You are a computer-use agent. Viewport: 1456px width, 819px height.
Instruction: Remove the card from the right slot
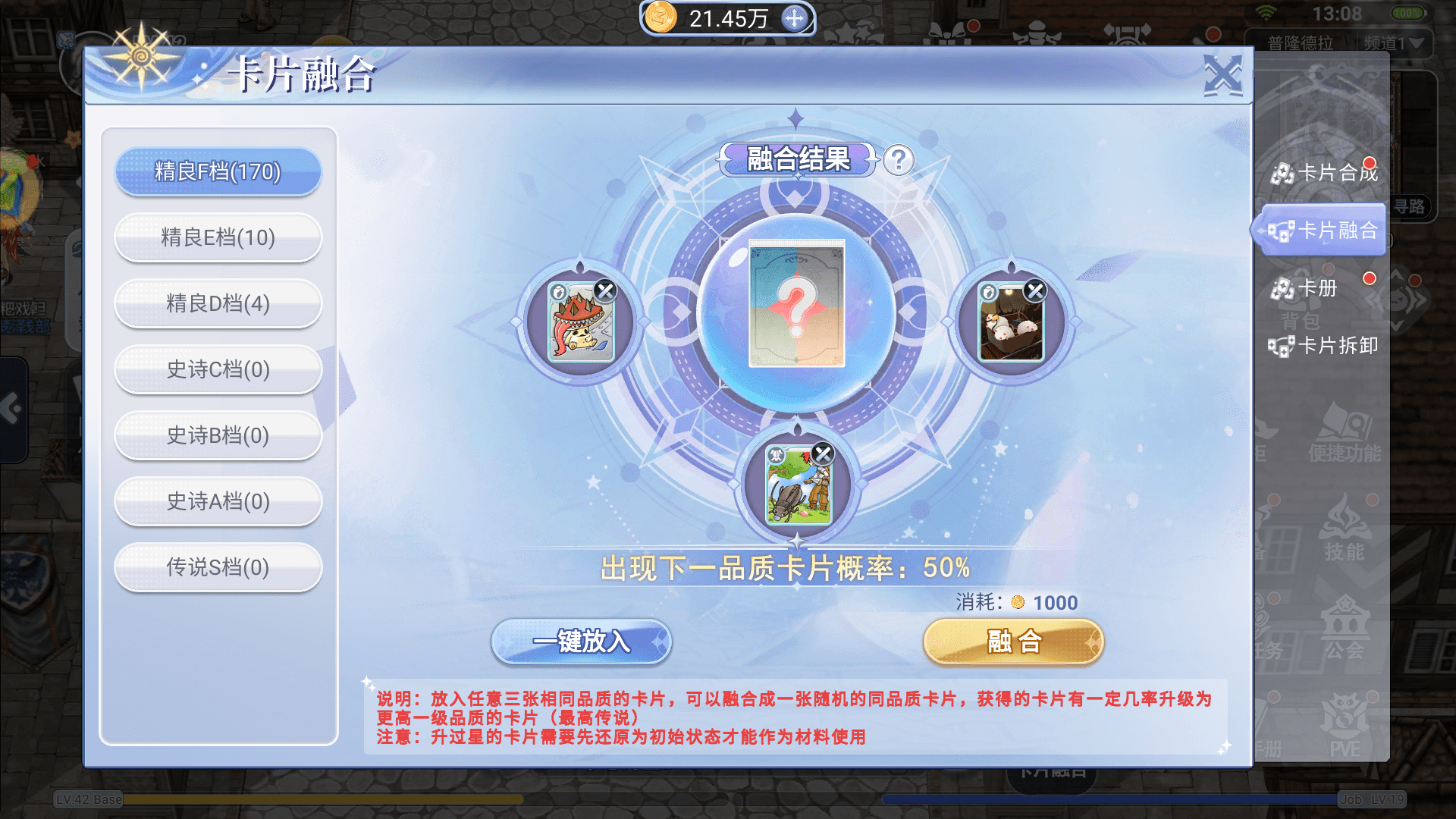coord(1035,290)
